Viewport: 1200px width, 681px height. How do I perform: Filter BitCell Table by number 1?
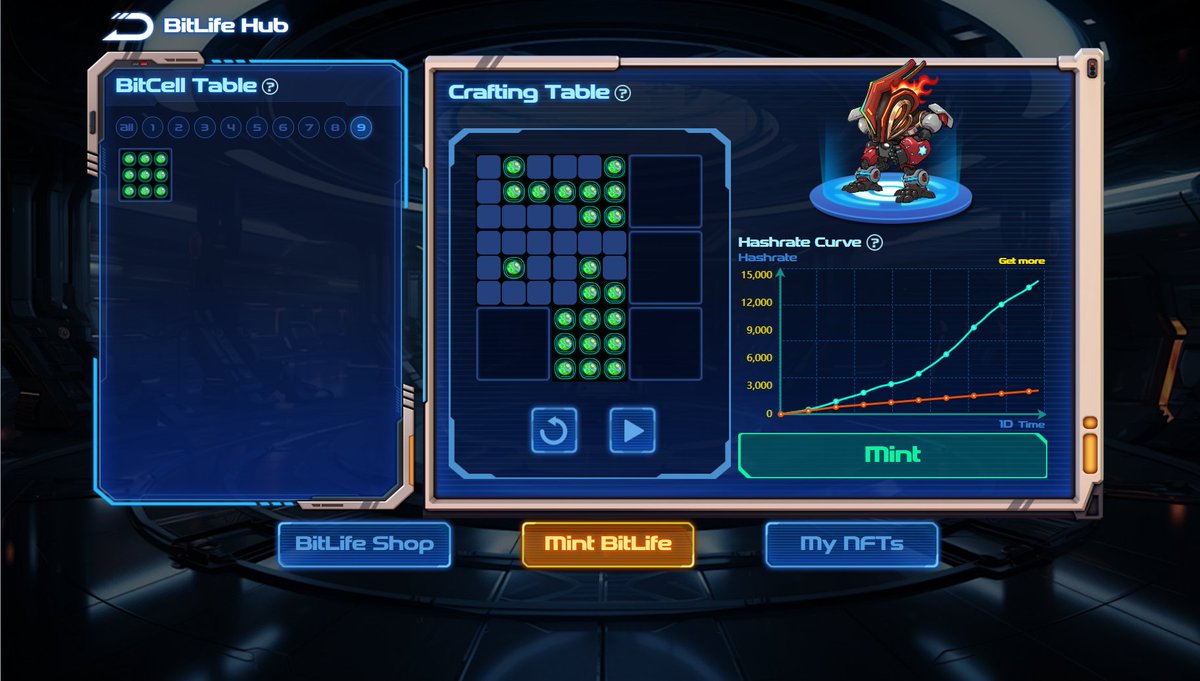152,127
